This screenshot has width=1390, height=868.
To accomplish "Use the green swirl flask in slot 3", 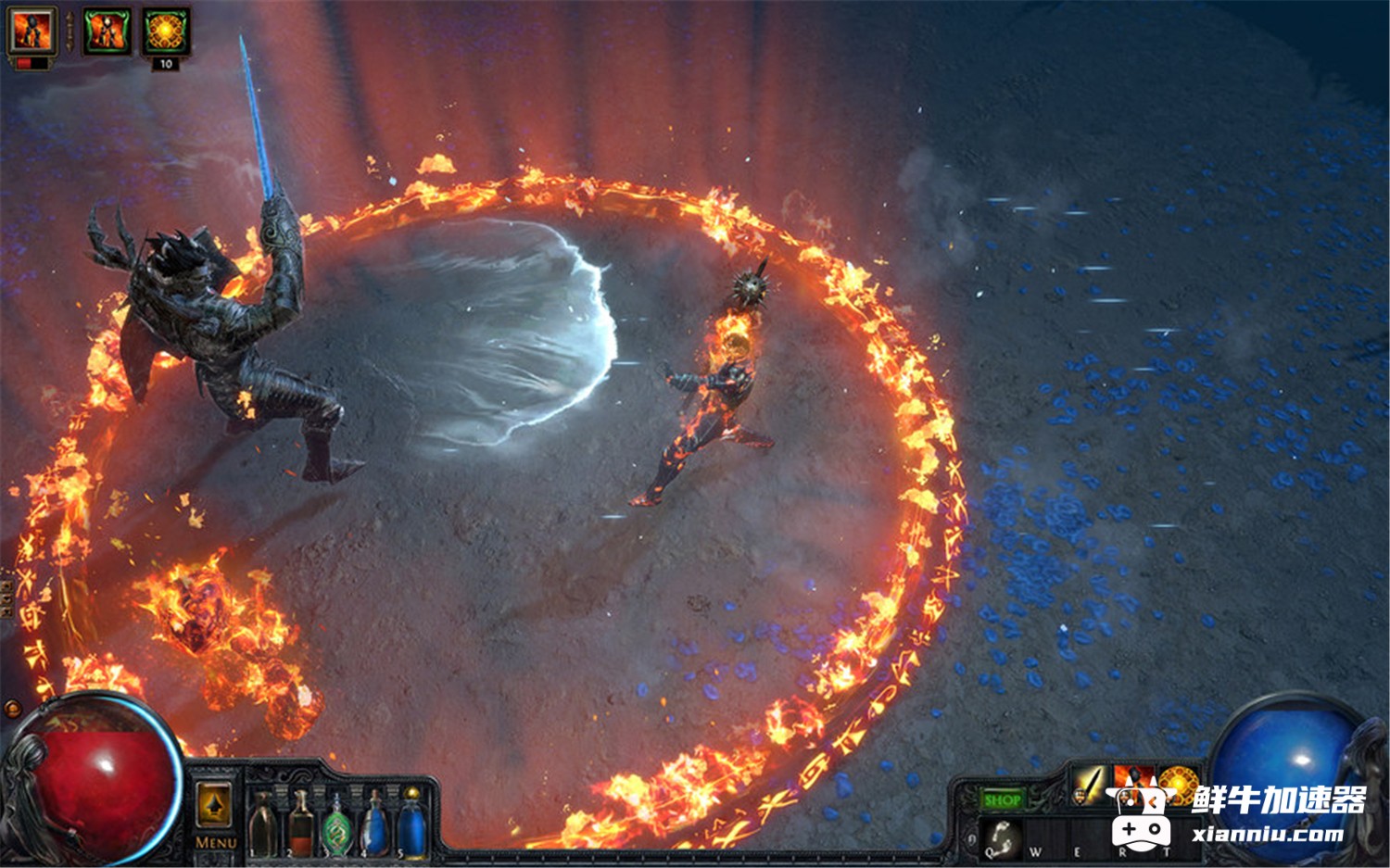I will (337, 824).
